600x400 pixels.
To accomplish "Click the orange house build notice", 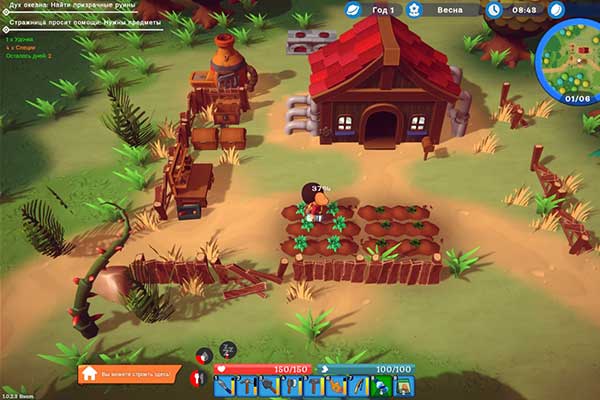I will coord(130,373).
